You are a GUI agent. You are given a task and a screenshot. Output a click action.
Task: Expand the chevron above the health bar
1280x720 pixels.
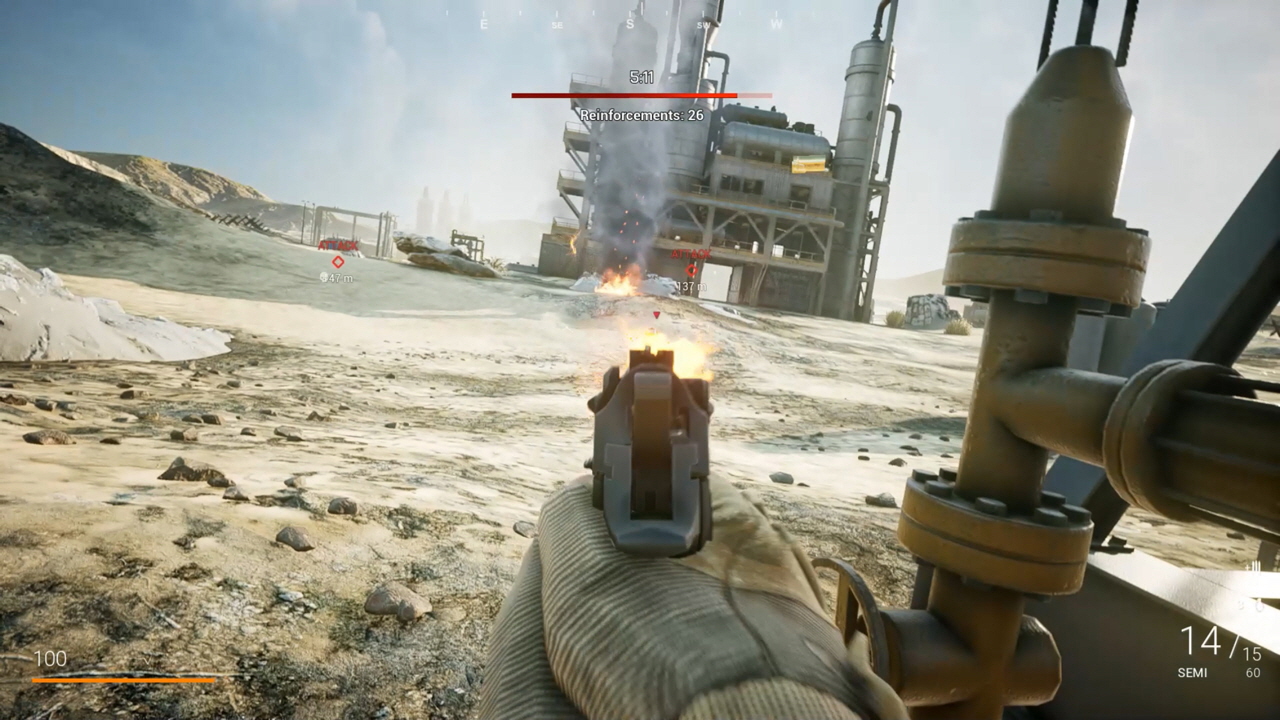tap(147, 661)
